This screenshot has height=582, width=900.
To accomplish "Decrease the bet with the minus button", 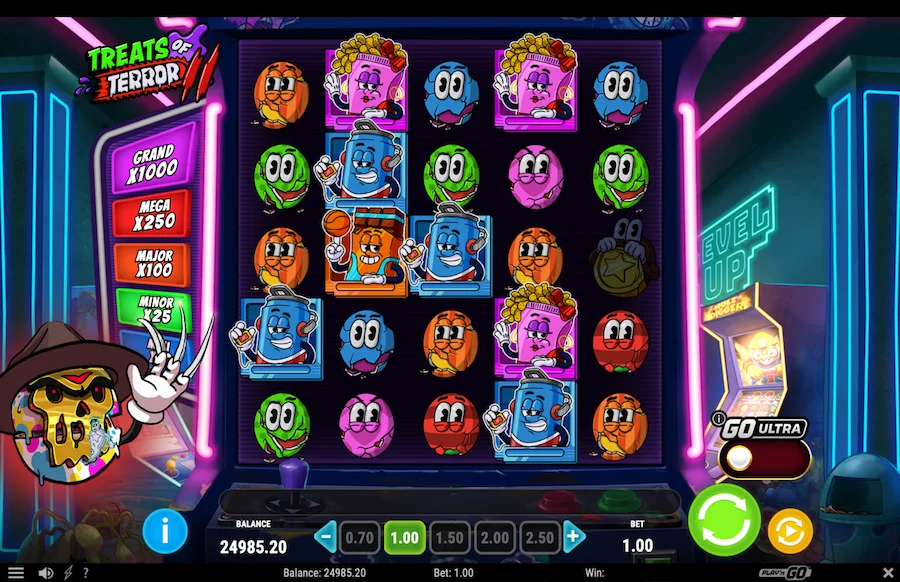I will [x=324, y=537].
